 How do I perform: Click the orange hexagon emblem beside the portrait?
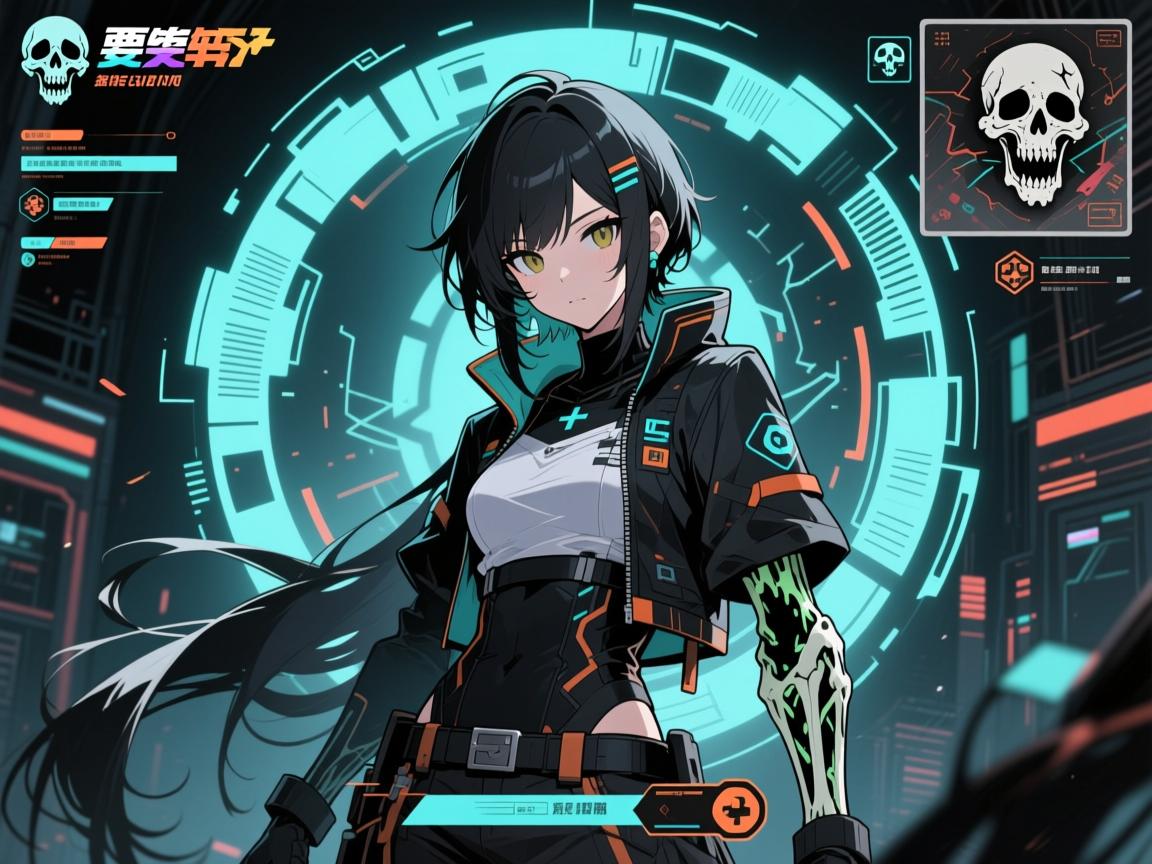(1013, 272)
